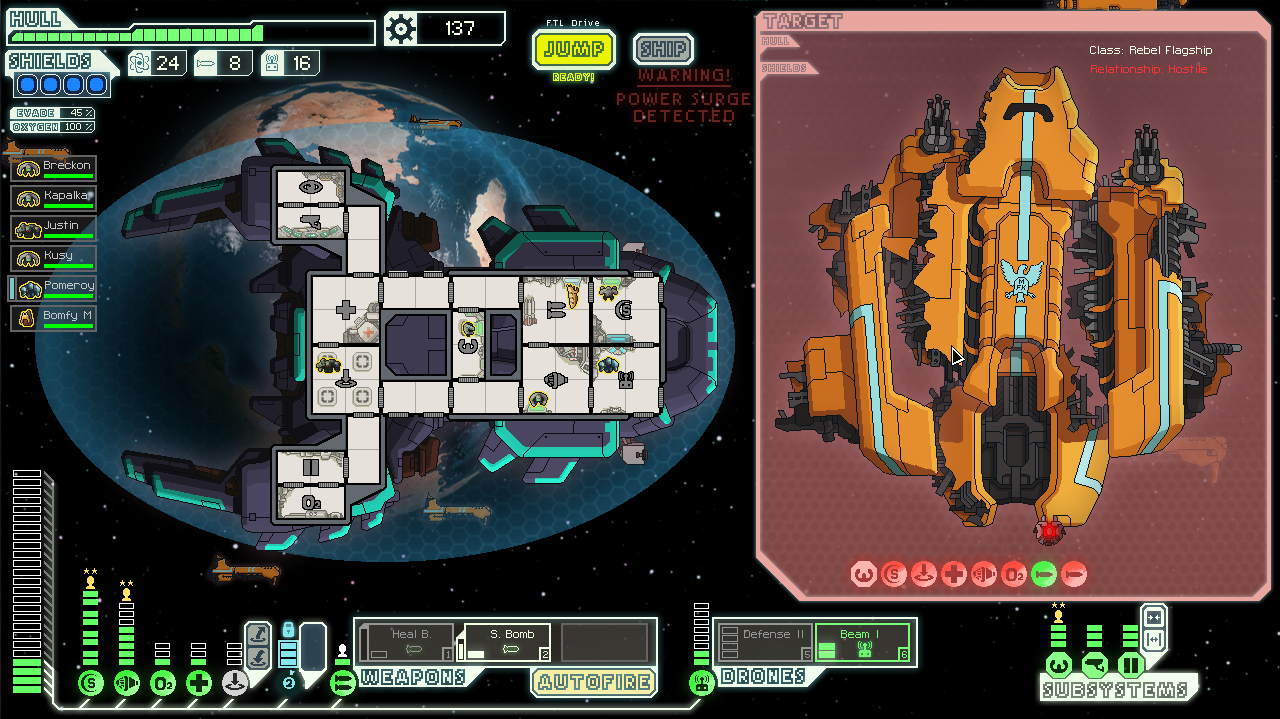The height and width of the screenshot is (719, 1280).
Task: Click the weapons system power icon
Action: click(x=343, y=684)
